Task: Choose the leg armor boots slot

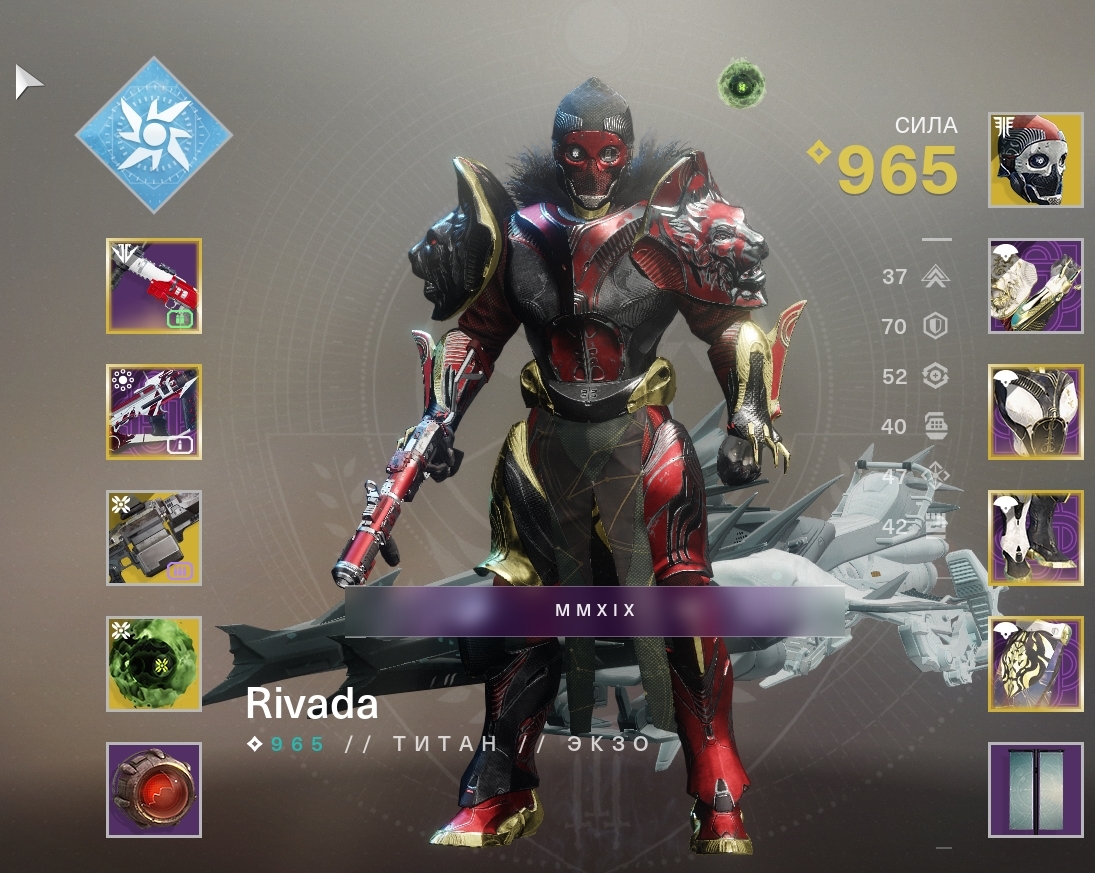Action: click(x=1036, y=538)
